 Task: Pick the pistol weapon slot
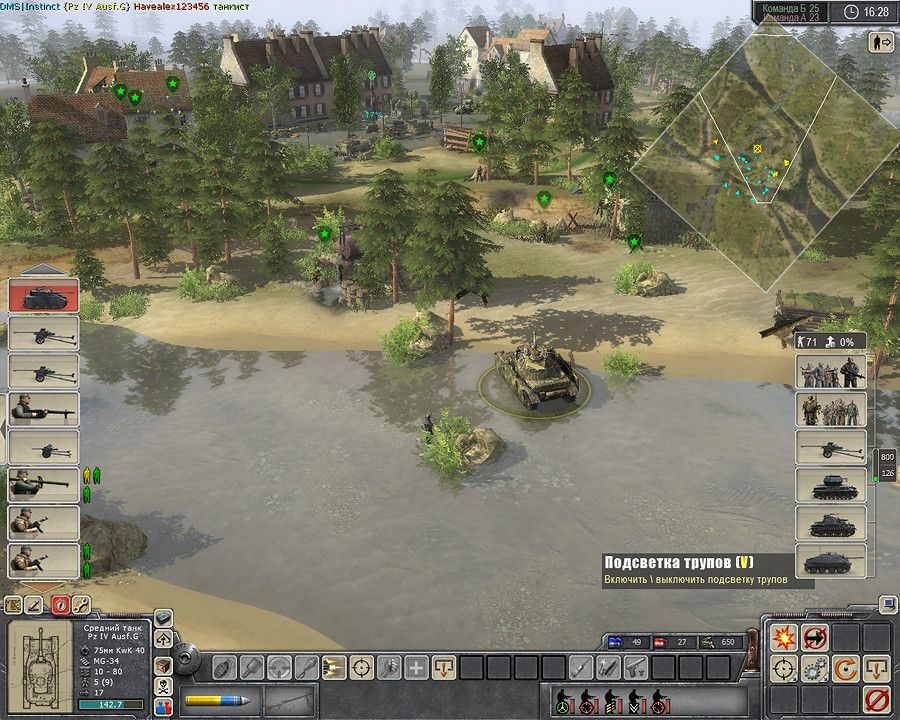633,667
